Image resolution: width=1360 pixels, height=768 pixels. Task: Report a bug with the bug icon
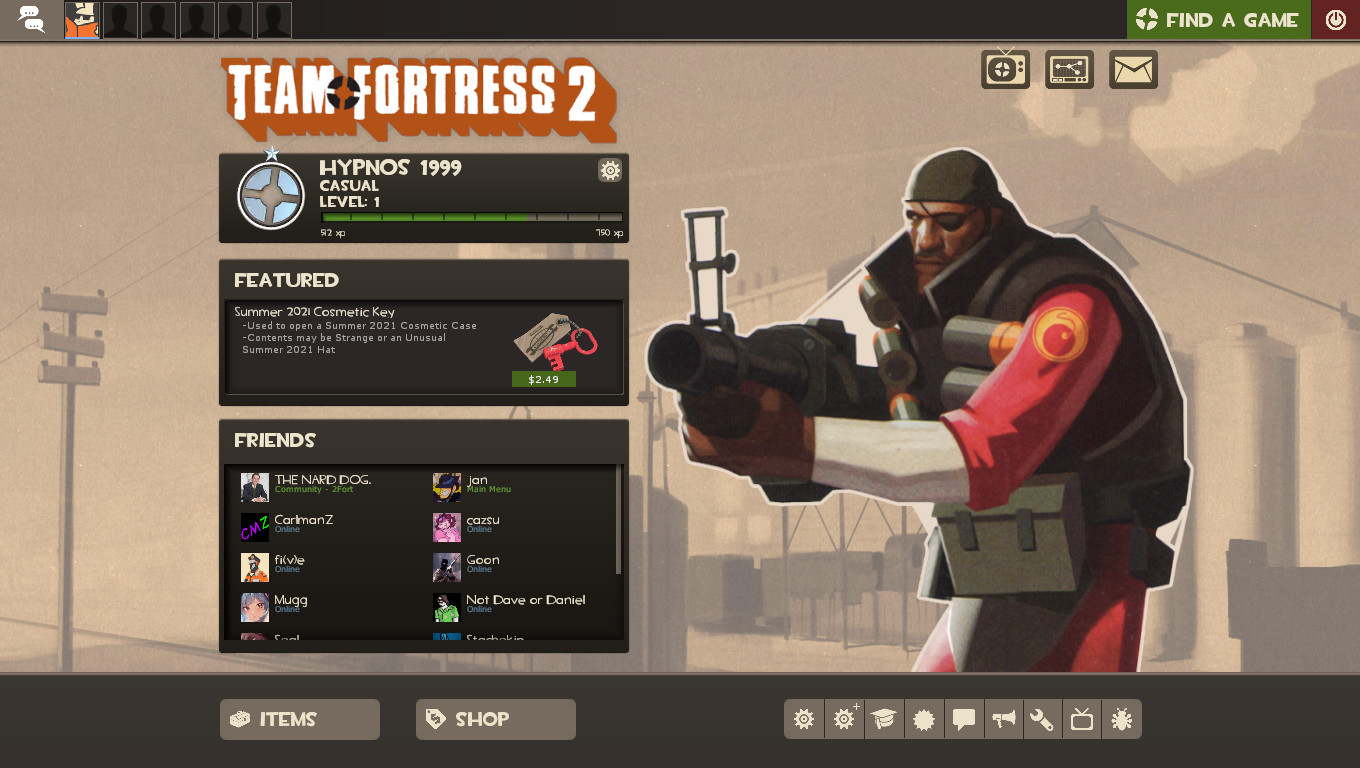[x=1122, y=719]
